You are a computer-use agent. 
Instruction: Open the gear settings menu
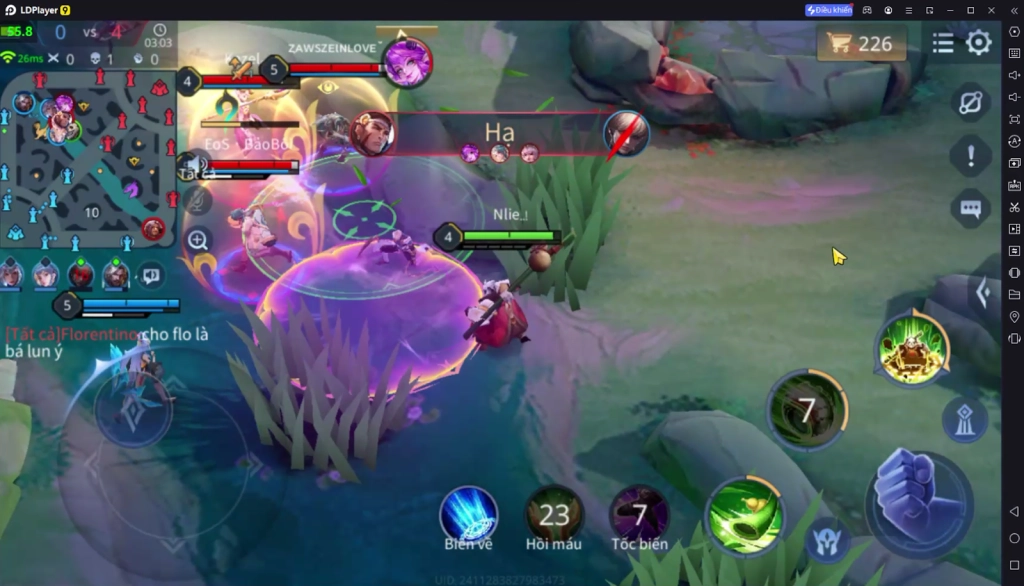[x=979, y=43]
